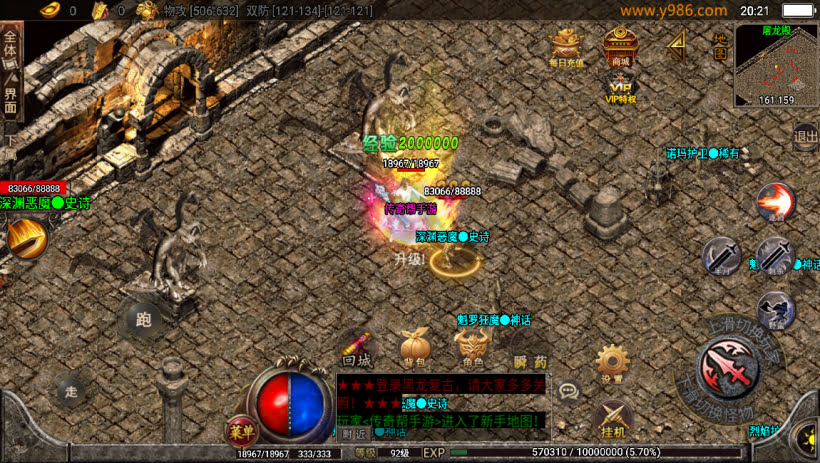This screenshot has width=820, height=463.
Task: Open the 每日充值 daily recharge chest
Action: coord(568,46)
